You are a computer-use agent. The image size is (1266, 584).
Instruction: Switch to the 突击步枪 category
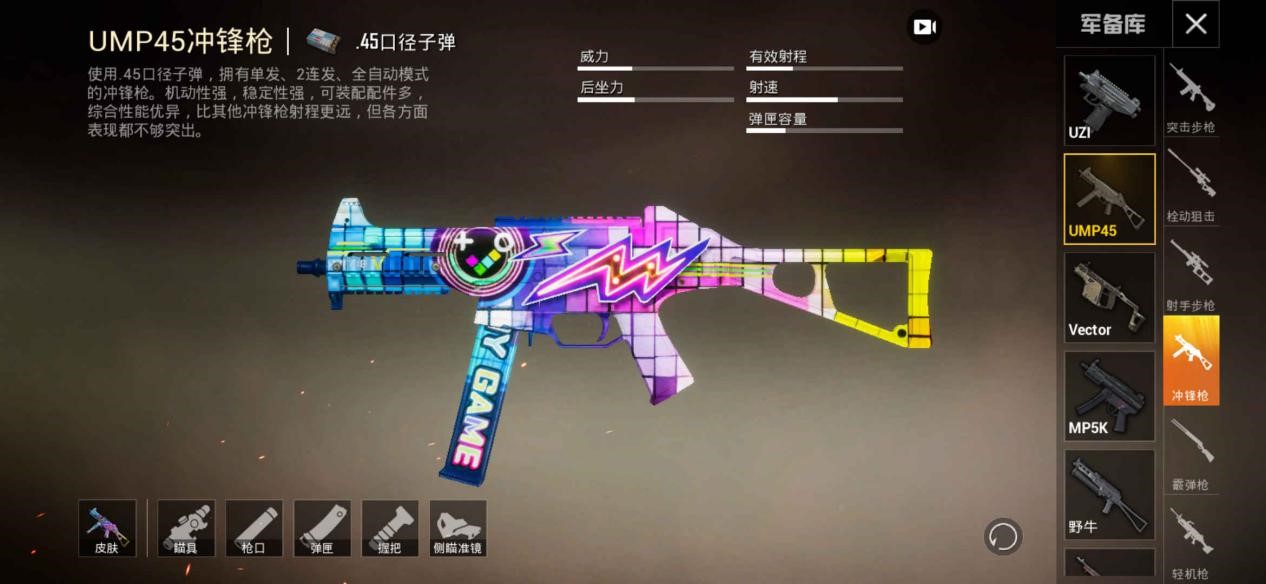coord(1190,97)
